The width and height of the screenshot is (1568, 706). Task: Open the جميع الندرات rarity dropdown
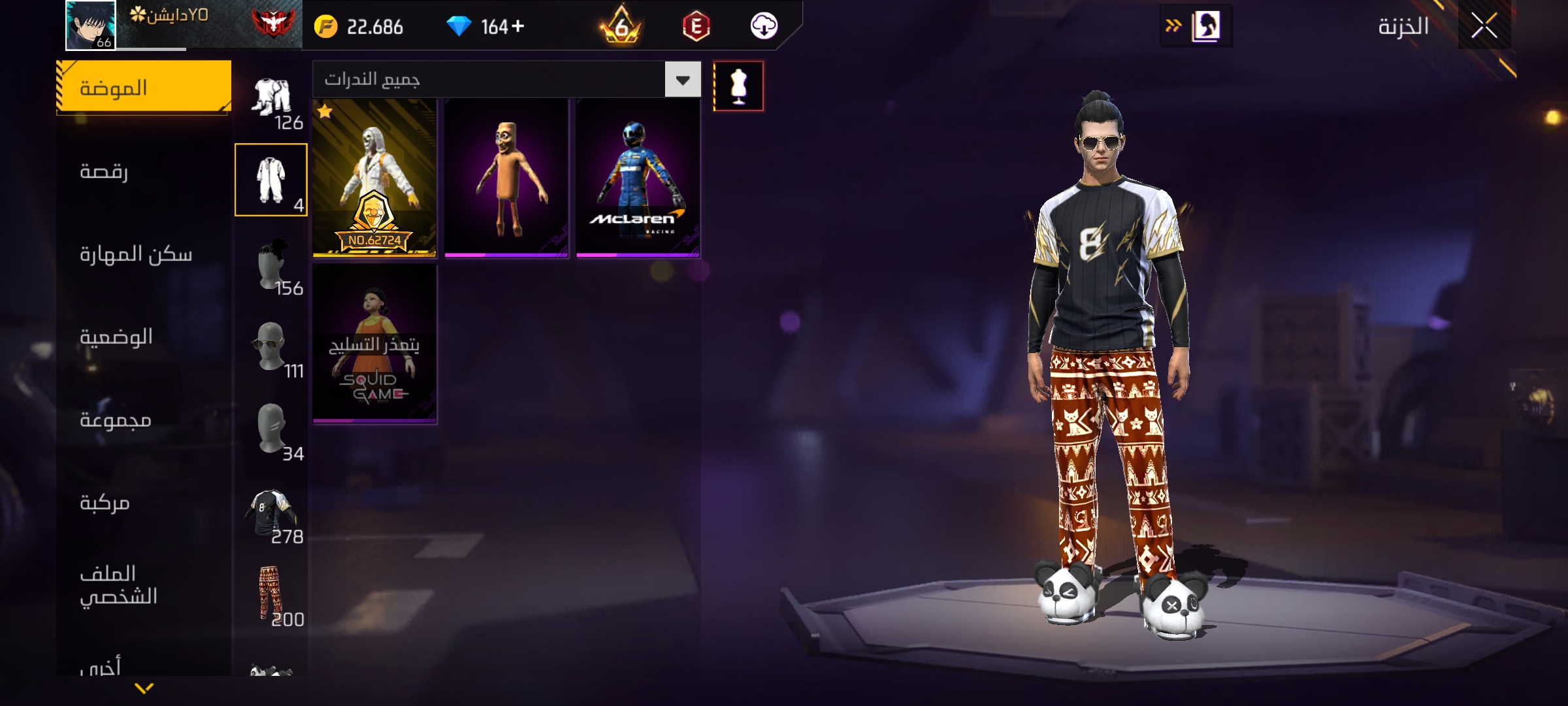point(682,80)
